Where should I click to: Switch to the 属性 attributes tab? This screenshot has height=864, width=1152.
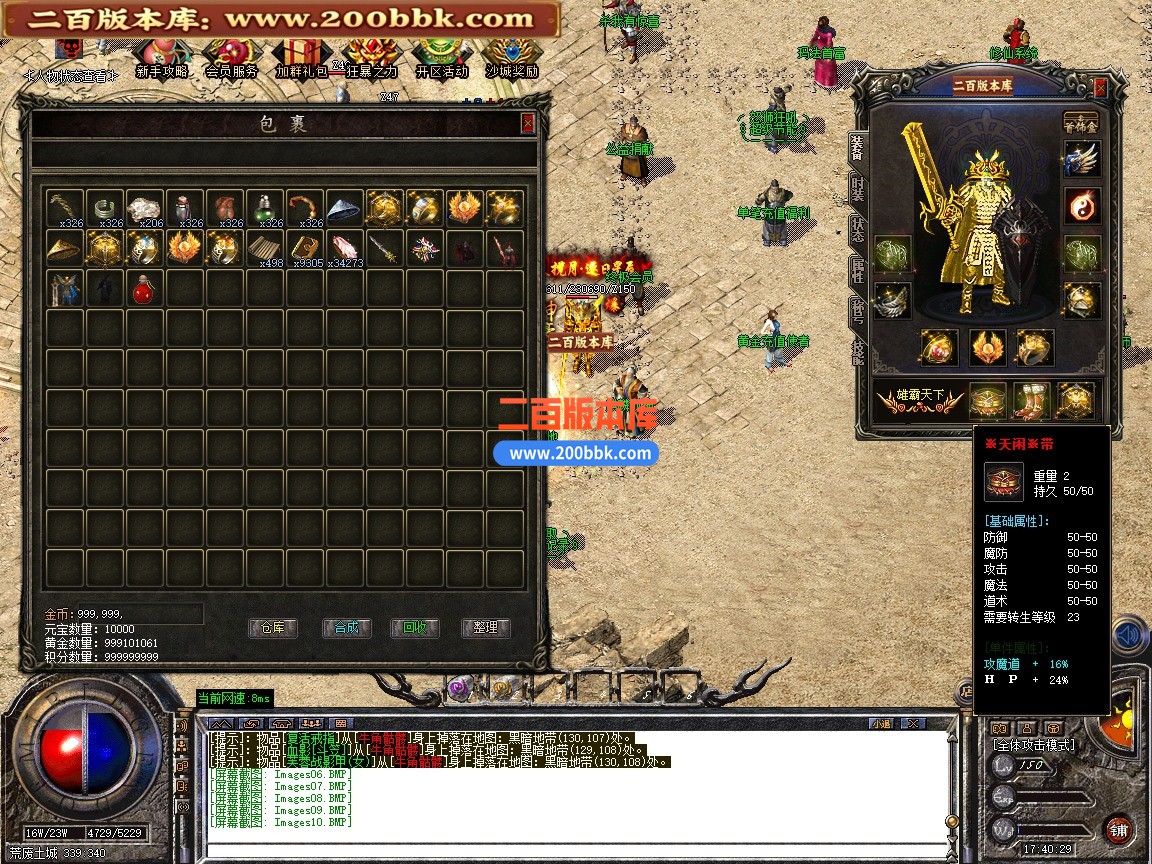tap(858, 268)
